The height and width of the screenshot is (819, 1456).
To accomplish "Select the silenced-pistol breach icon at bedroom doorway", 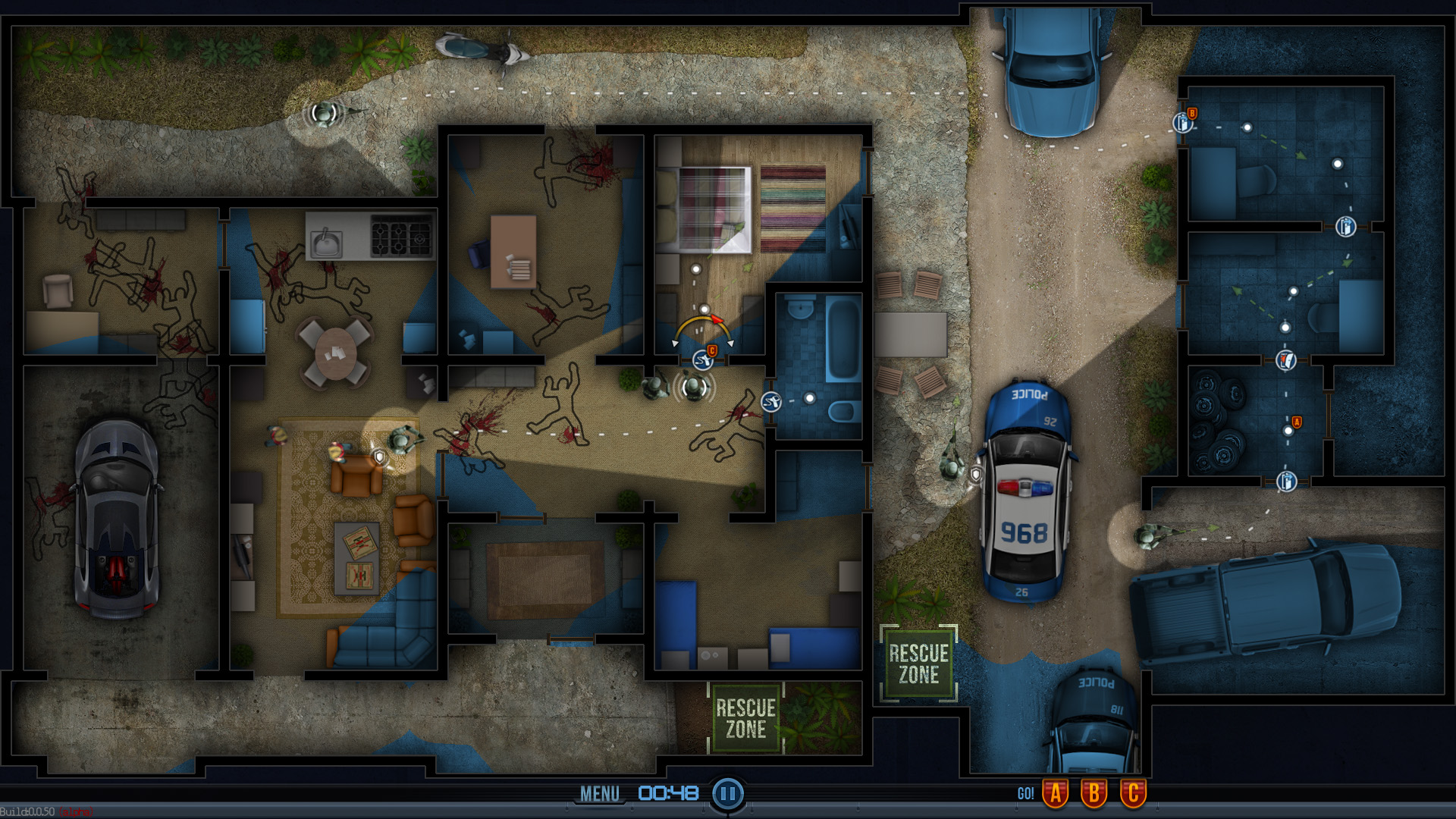I will click(x=703, y=360).
